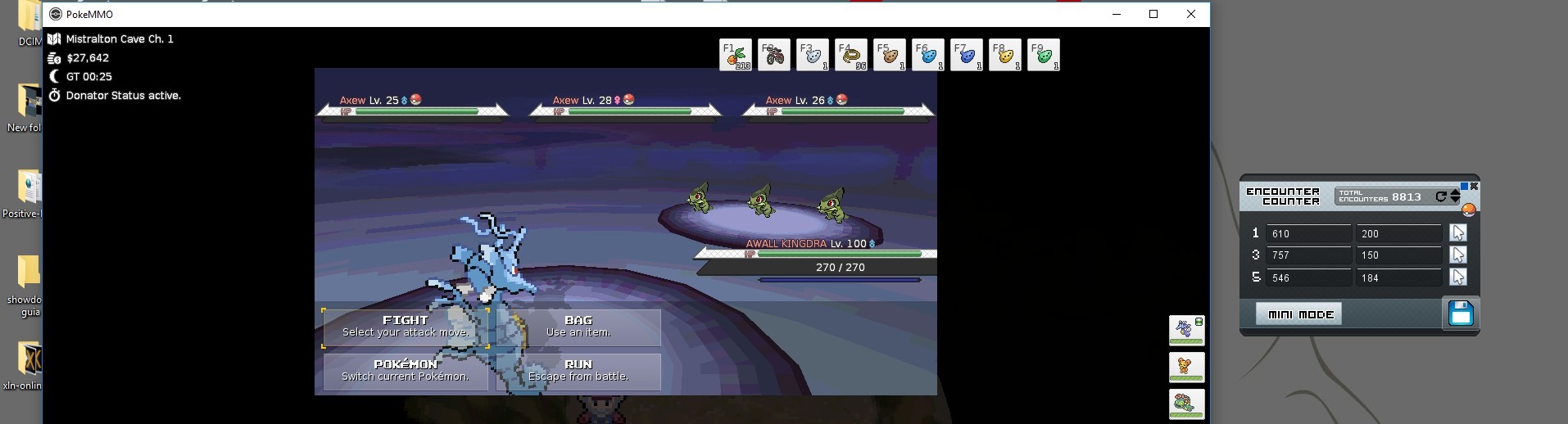Choose RUN to escape from battle

click(x=578, y=371)
